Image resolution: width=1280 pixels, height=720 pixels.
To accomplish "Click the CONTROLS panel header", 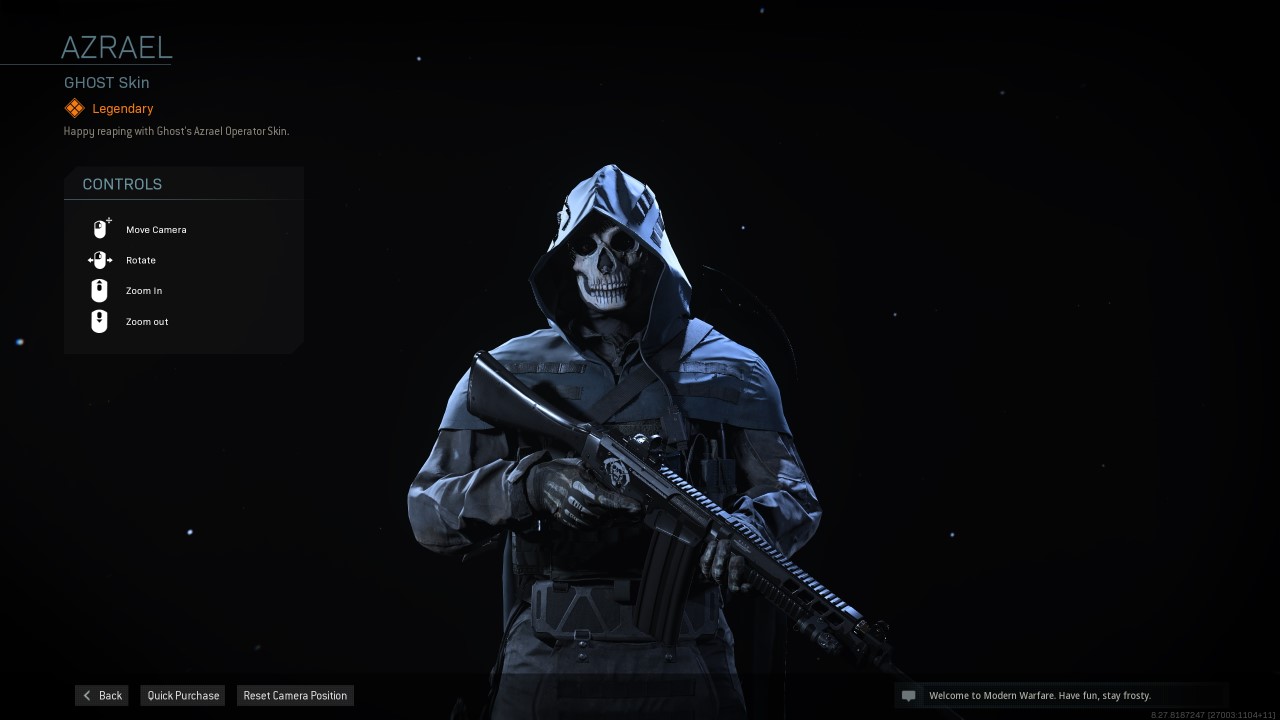I will pos(122,184).
